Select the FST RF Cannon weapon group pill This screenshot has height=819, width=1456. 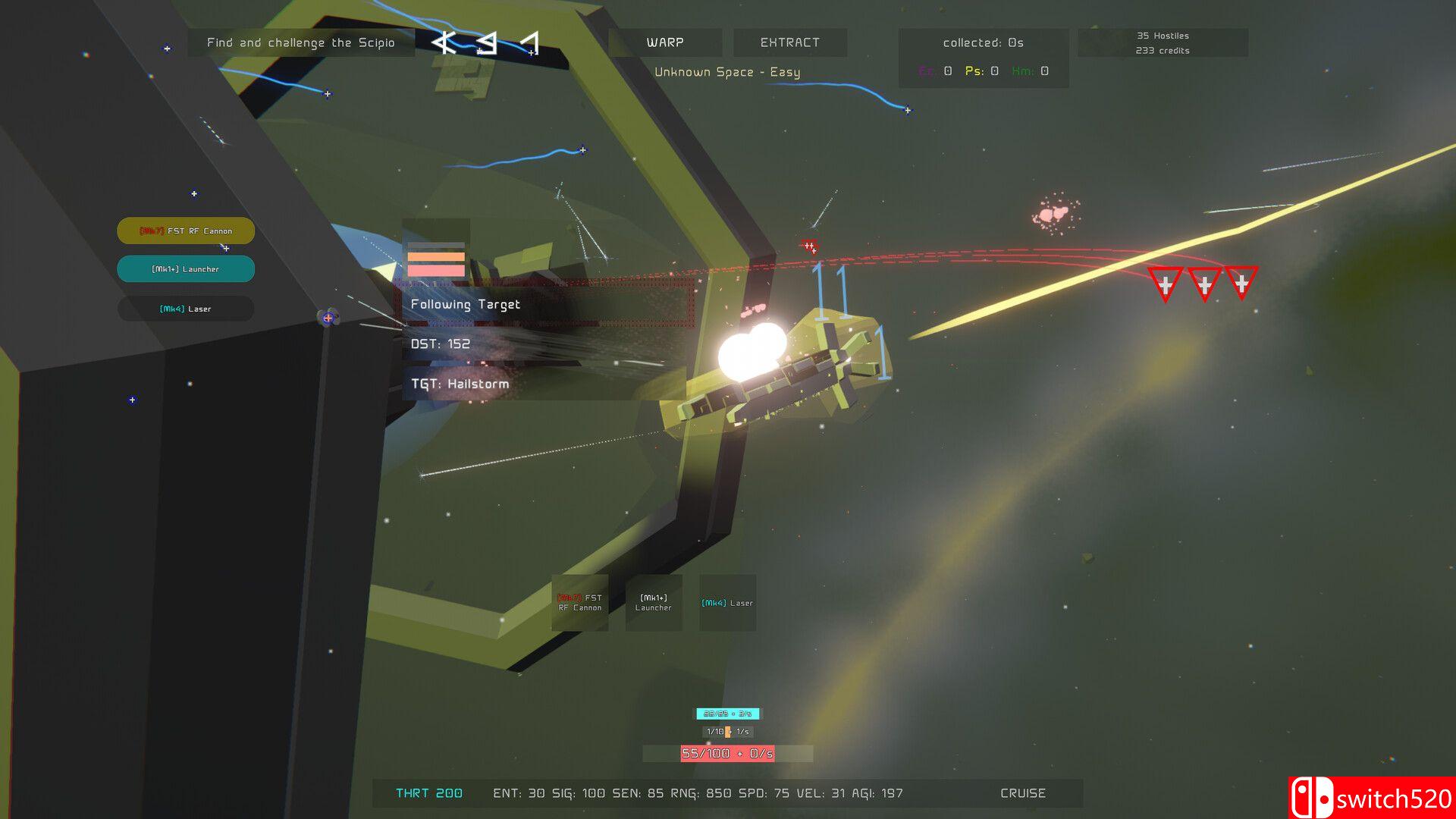(186, 231)
